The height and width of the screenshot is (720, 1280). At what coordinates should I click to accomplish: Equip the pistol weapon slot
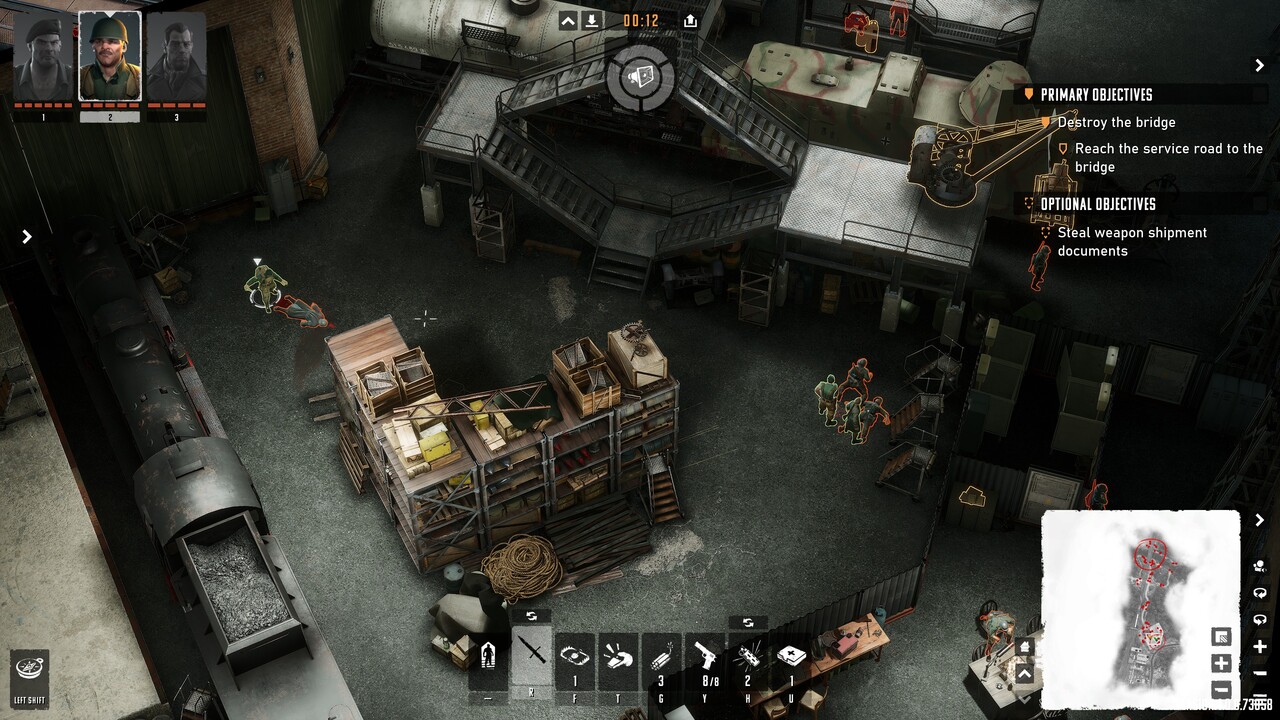(705, 656)
